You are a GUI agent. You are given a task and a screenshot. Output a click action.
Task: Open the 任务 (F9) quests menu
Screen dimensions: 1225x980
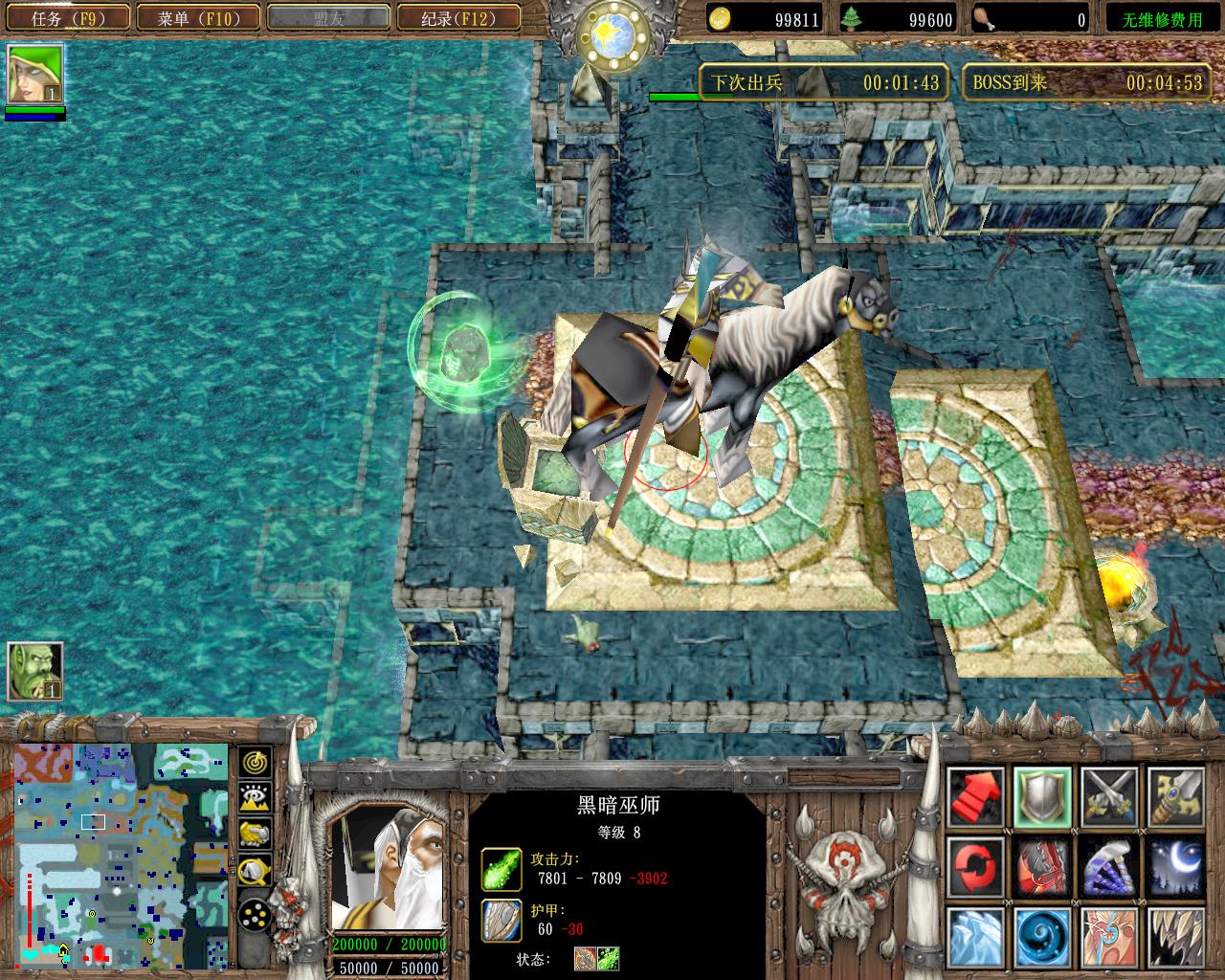coord(67,17)
